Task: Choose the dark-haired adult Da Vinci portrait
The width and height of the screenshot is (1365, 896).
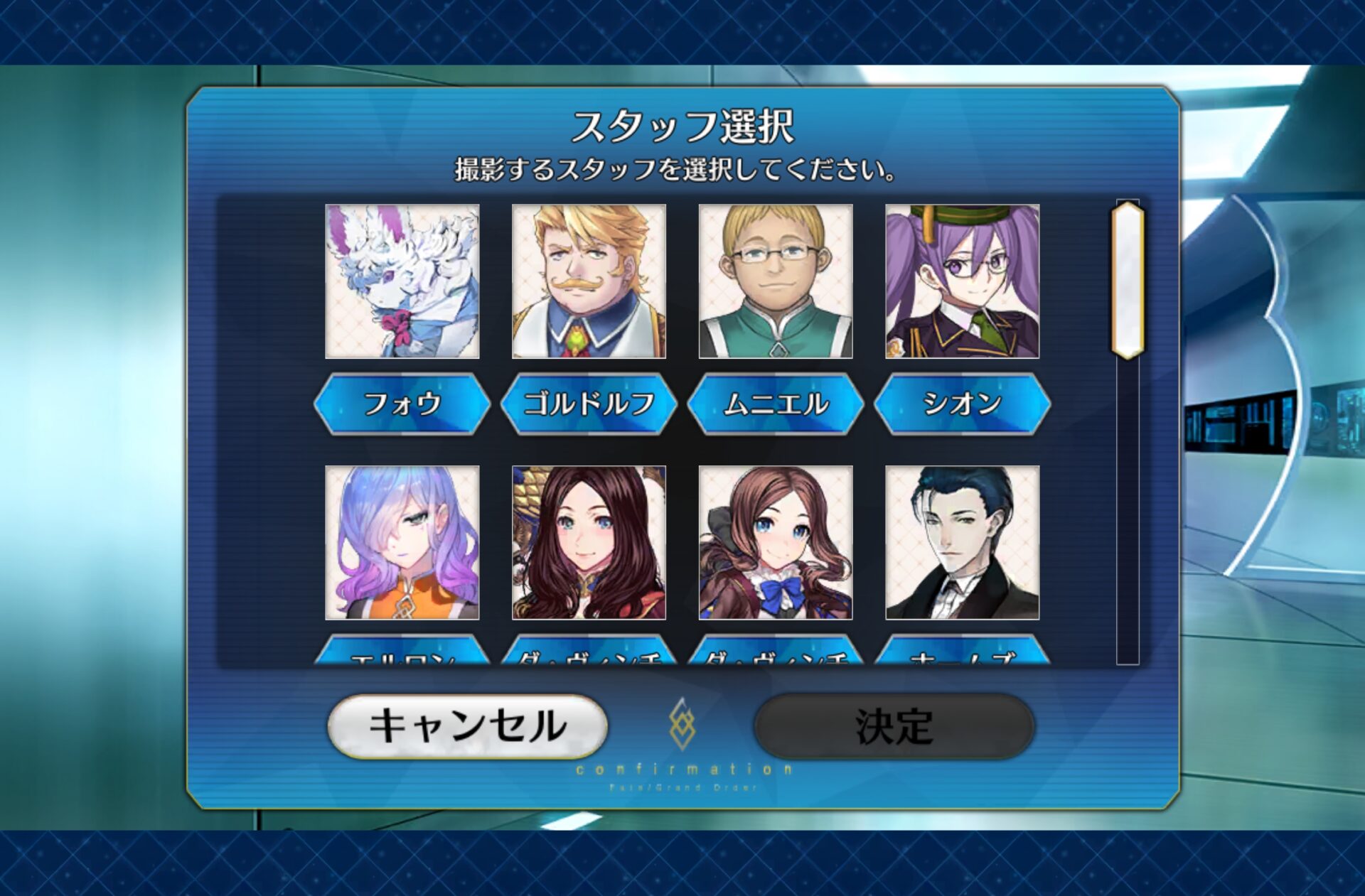Action: pyautogui.click(x=589, y=543)
